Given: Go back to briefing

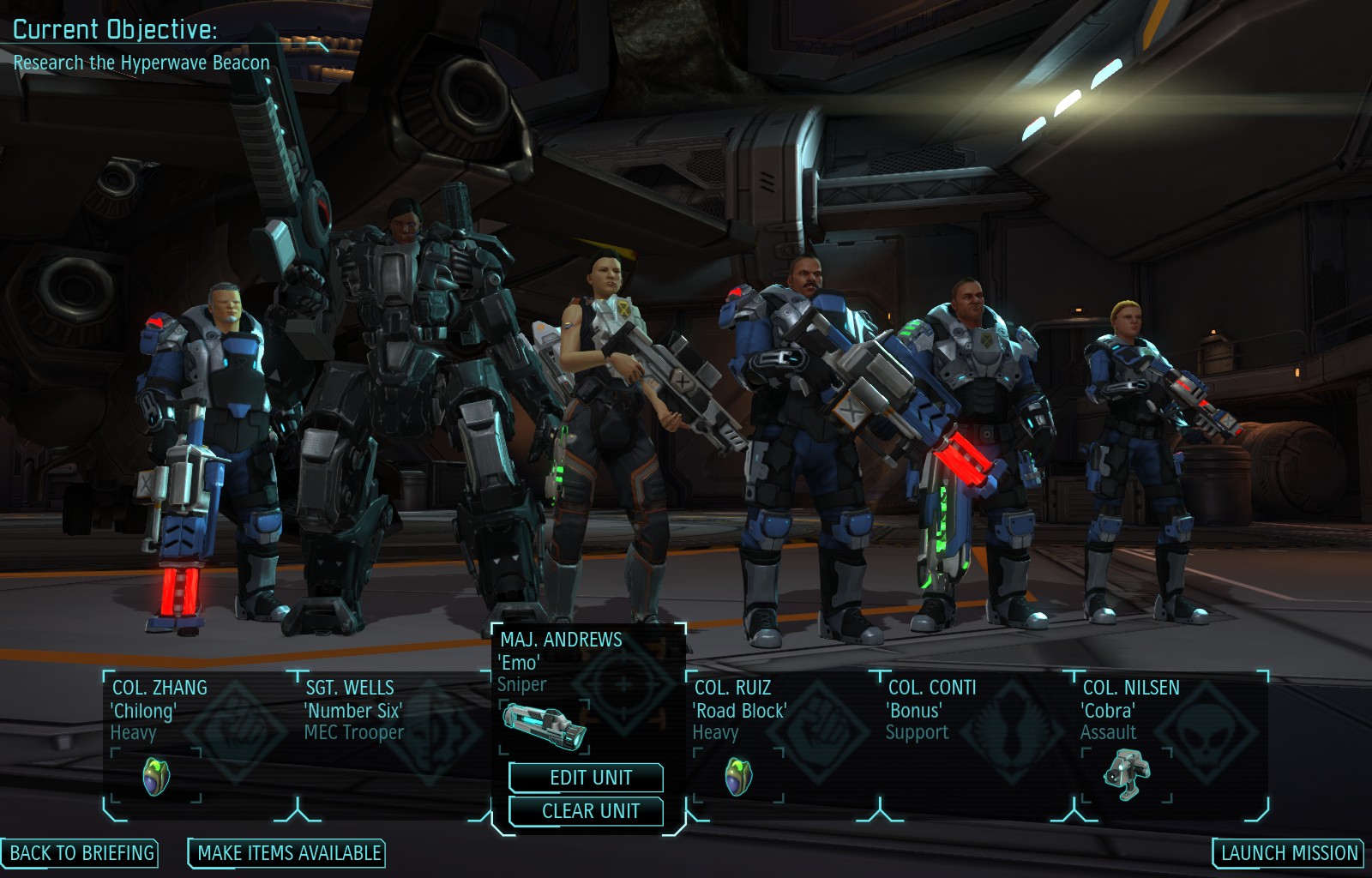Looking at the screenshot, I should 81,853.
